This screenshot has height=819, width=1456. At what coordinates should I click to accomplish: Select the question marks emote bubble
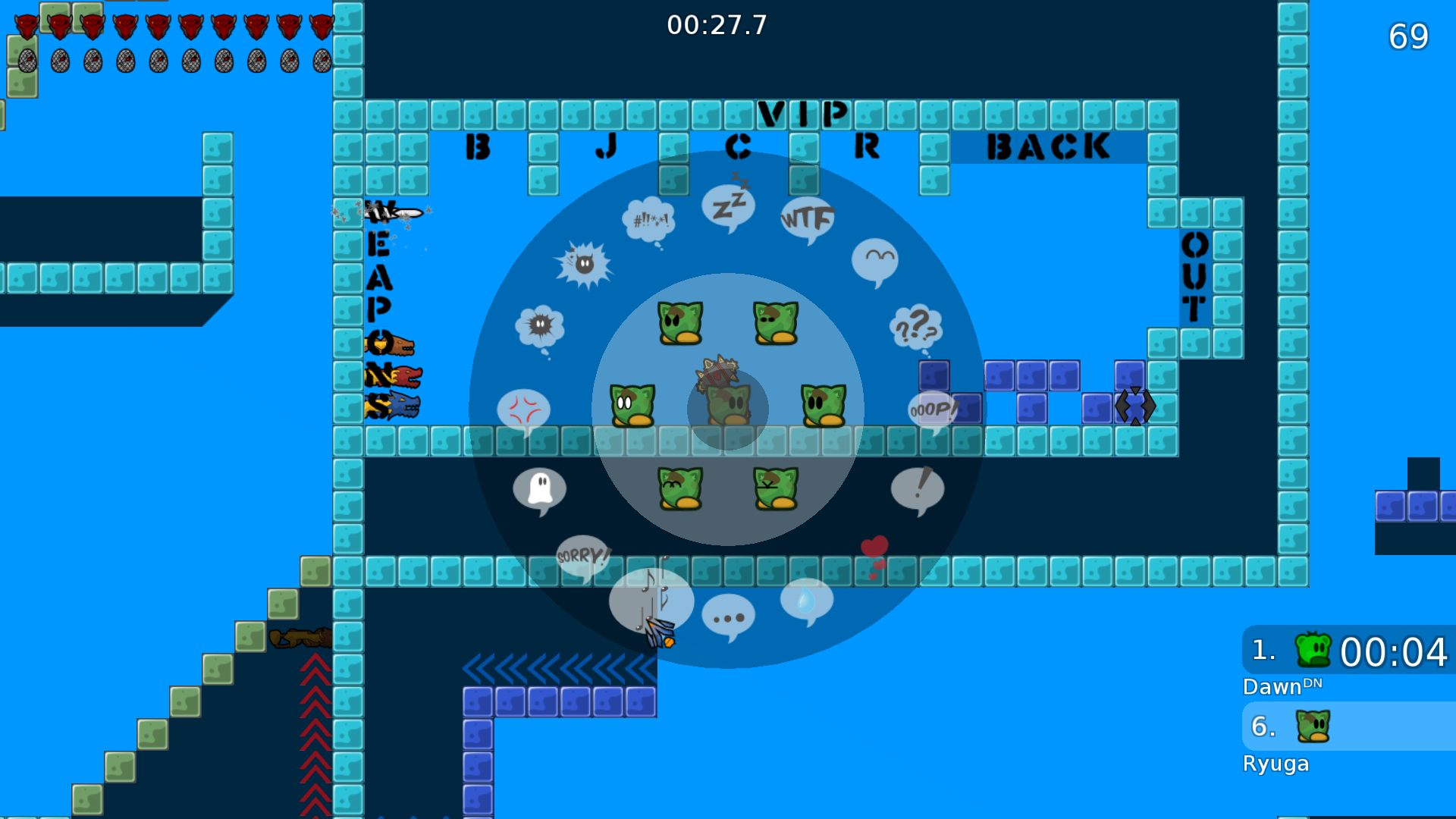[915, 328]
